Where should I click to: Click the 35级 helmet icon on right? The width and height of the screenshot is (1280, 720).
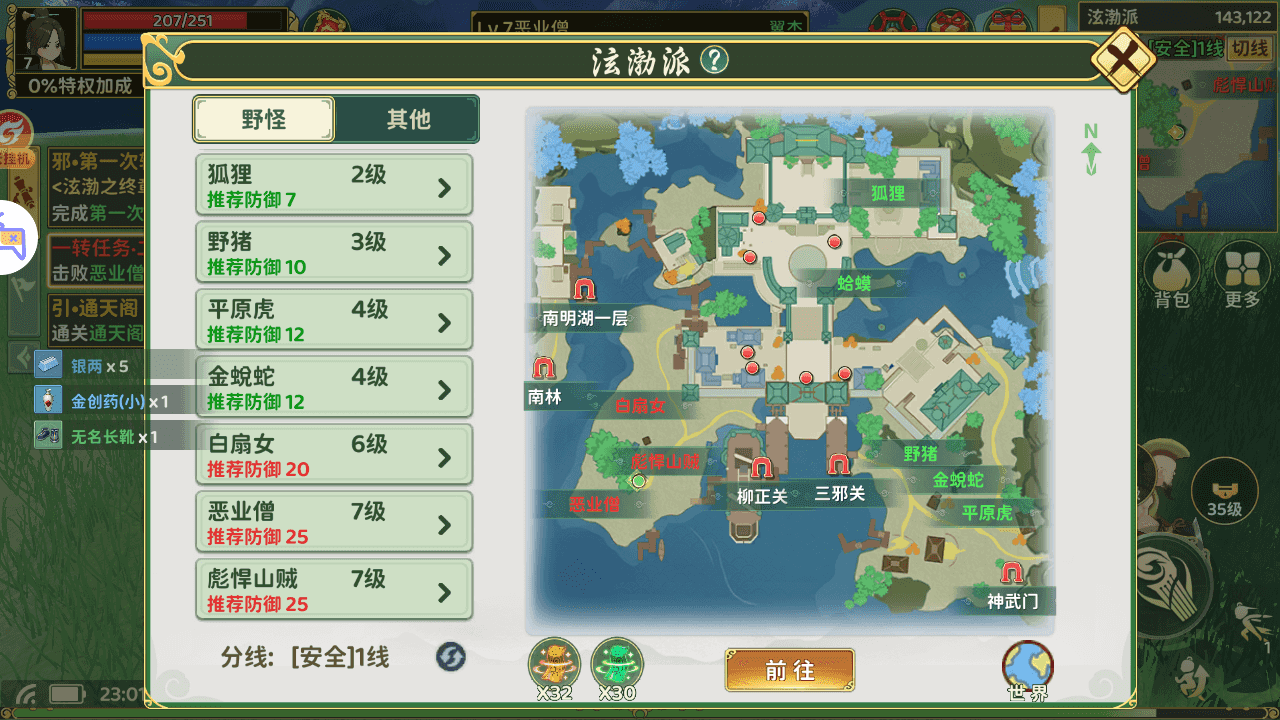[1225, 490]
